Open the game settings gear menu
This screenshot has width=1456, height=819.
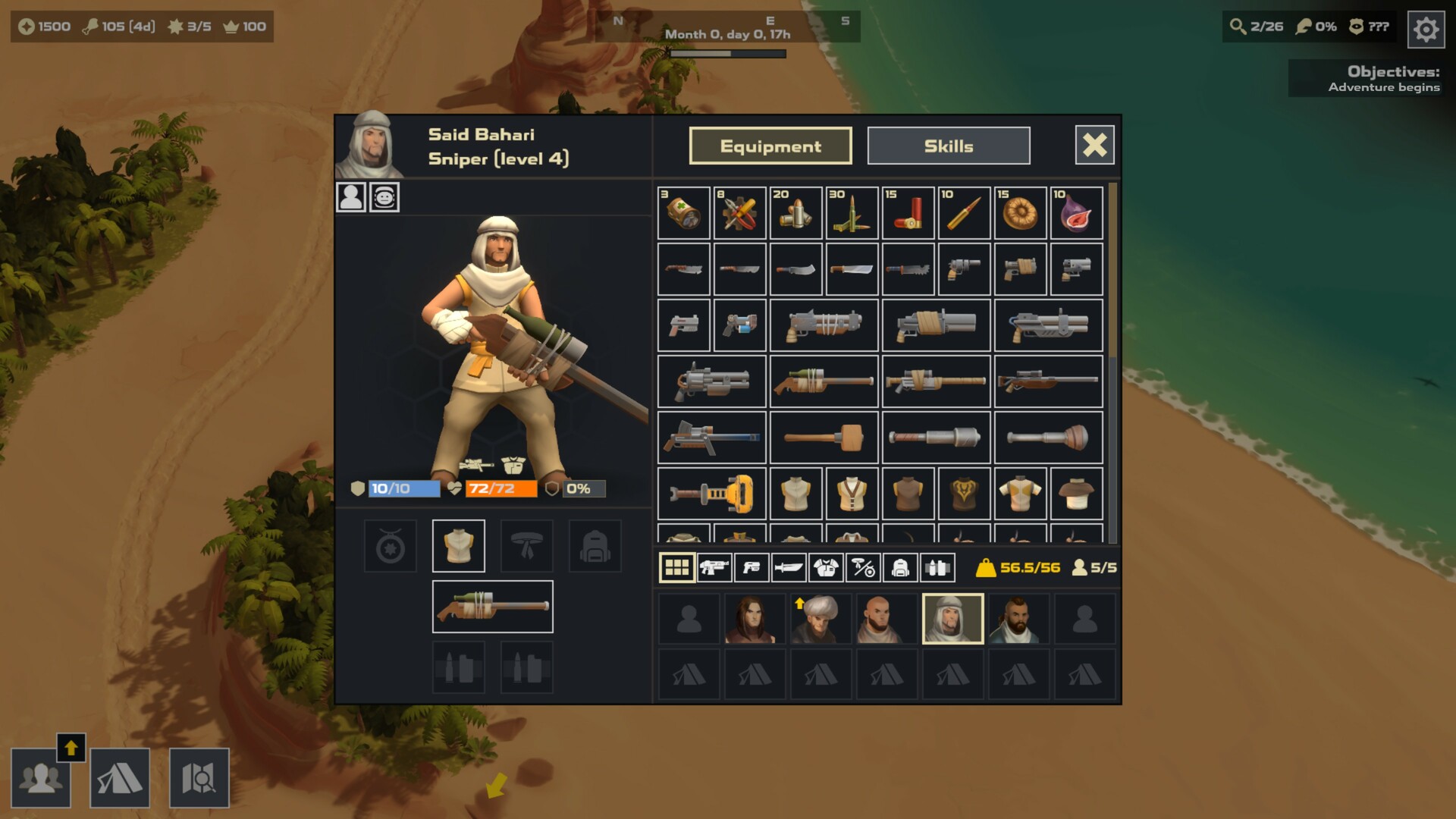click(x=1425, y=29)
